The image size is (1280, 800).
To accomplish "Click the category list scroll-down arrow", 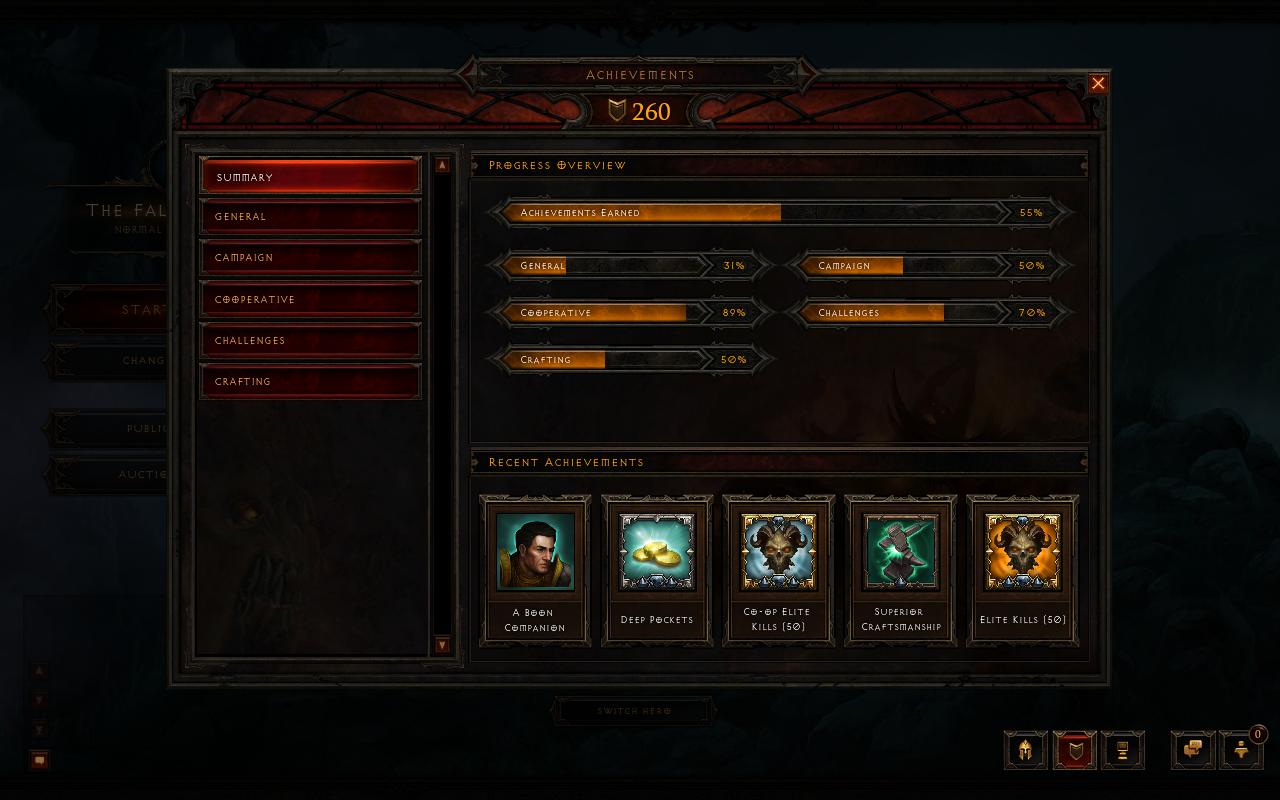I will [442, 645].
